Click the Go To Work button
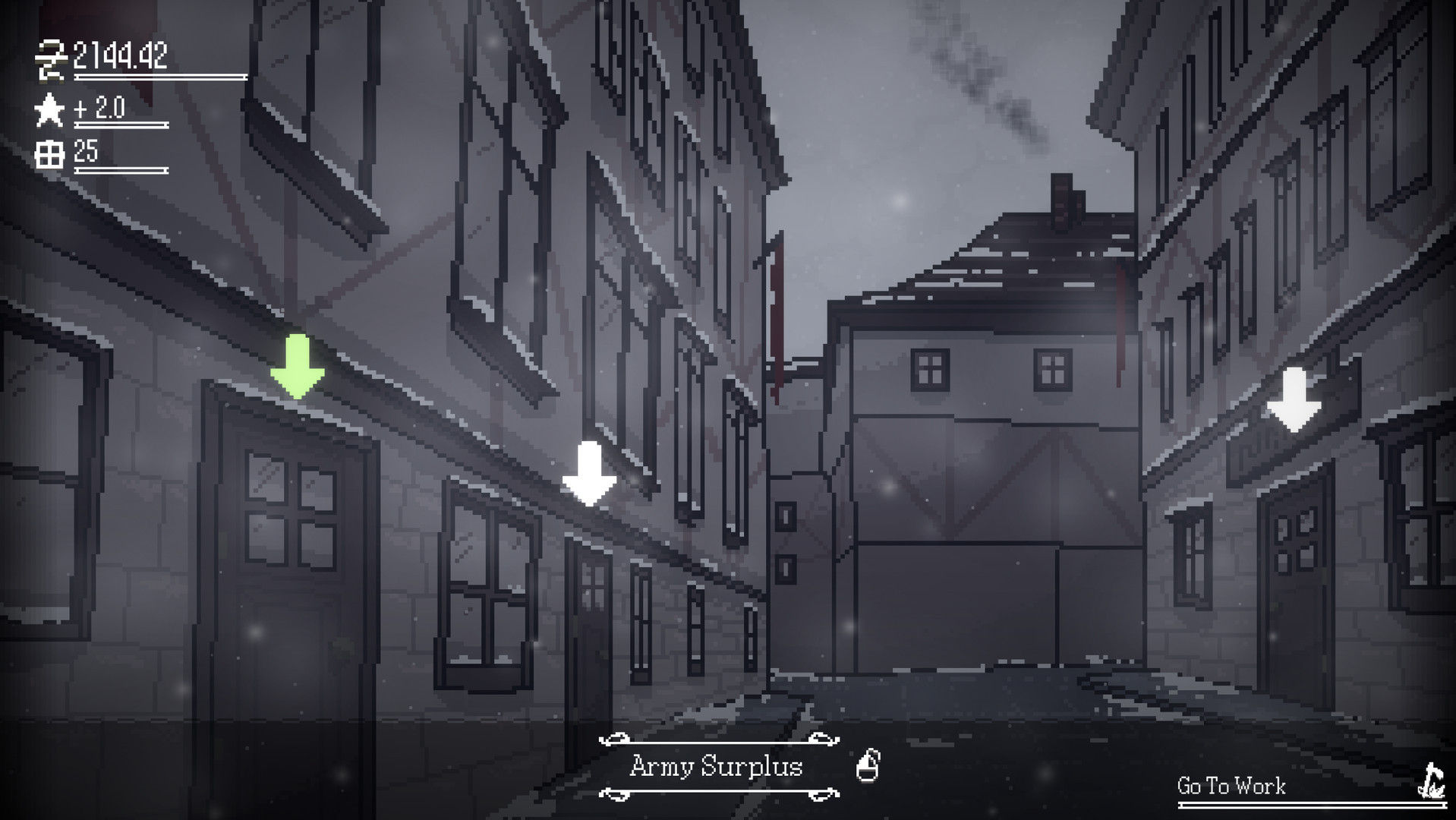This screenshot has height=820, width=1456. [1231, 786]
